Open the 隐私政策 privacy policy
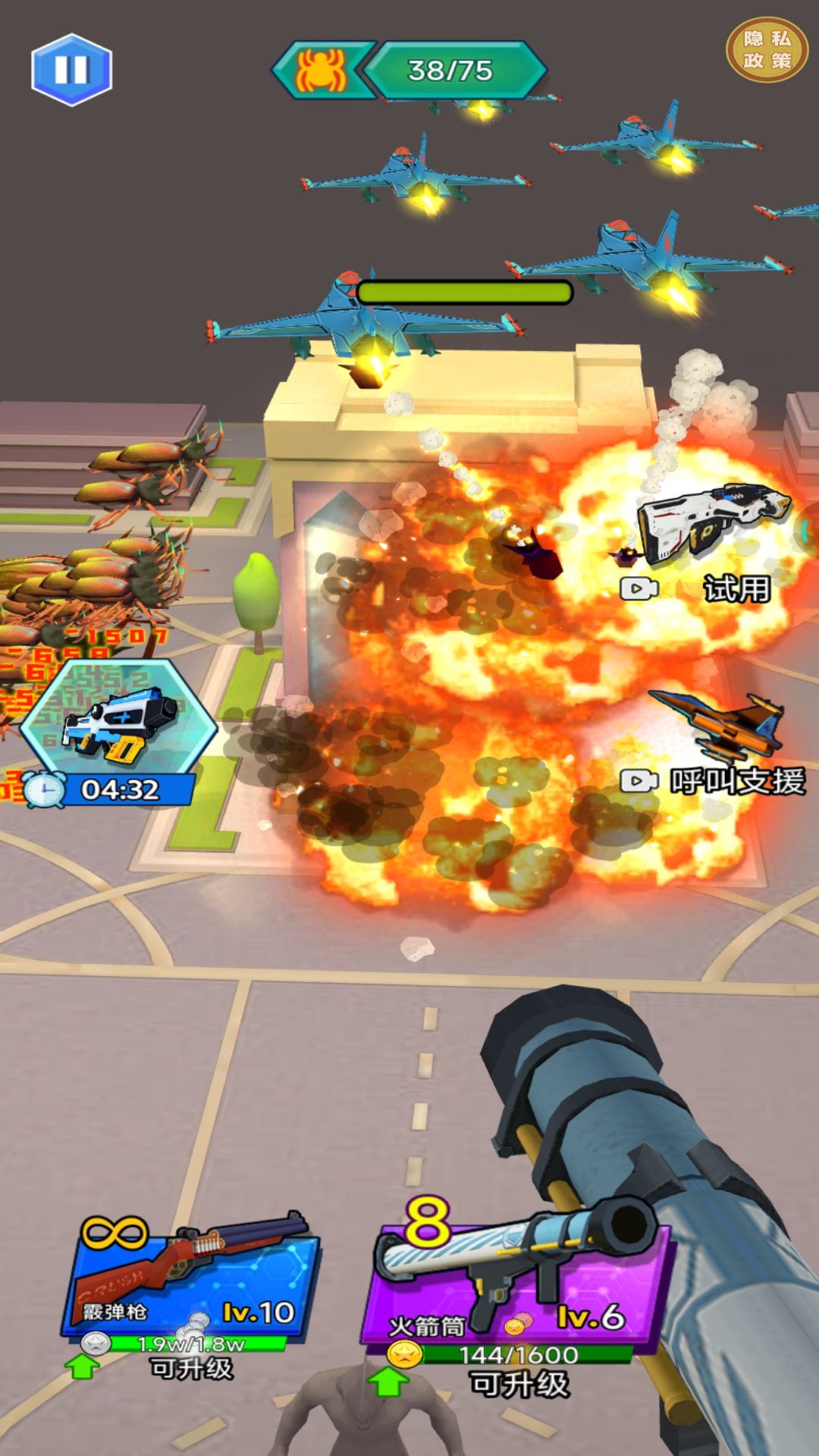This screenshot has width=819, height=1456. (x=767, y=50)
